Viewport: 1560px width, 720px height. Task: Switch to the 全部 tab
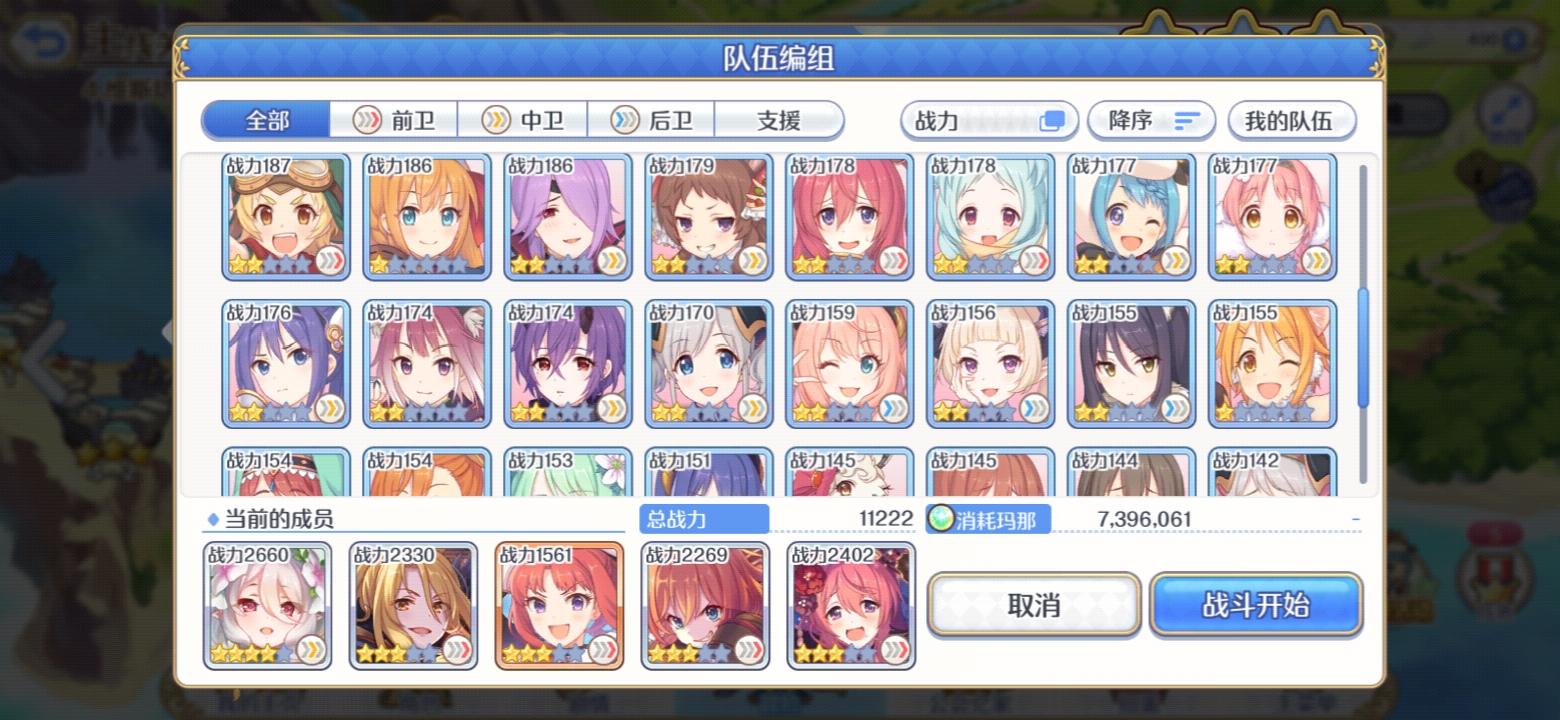265,119
